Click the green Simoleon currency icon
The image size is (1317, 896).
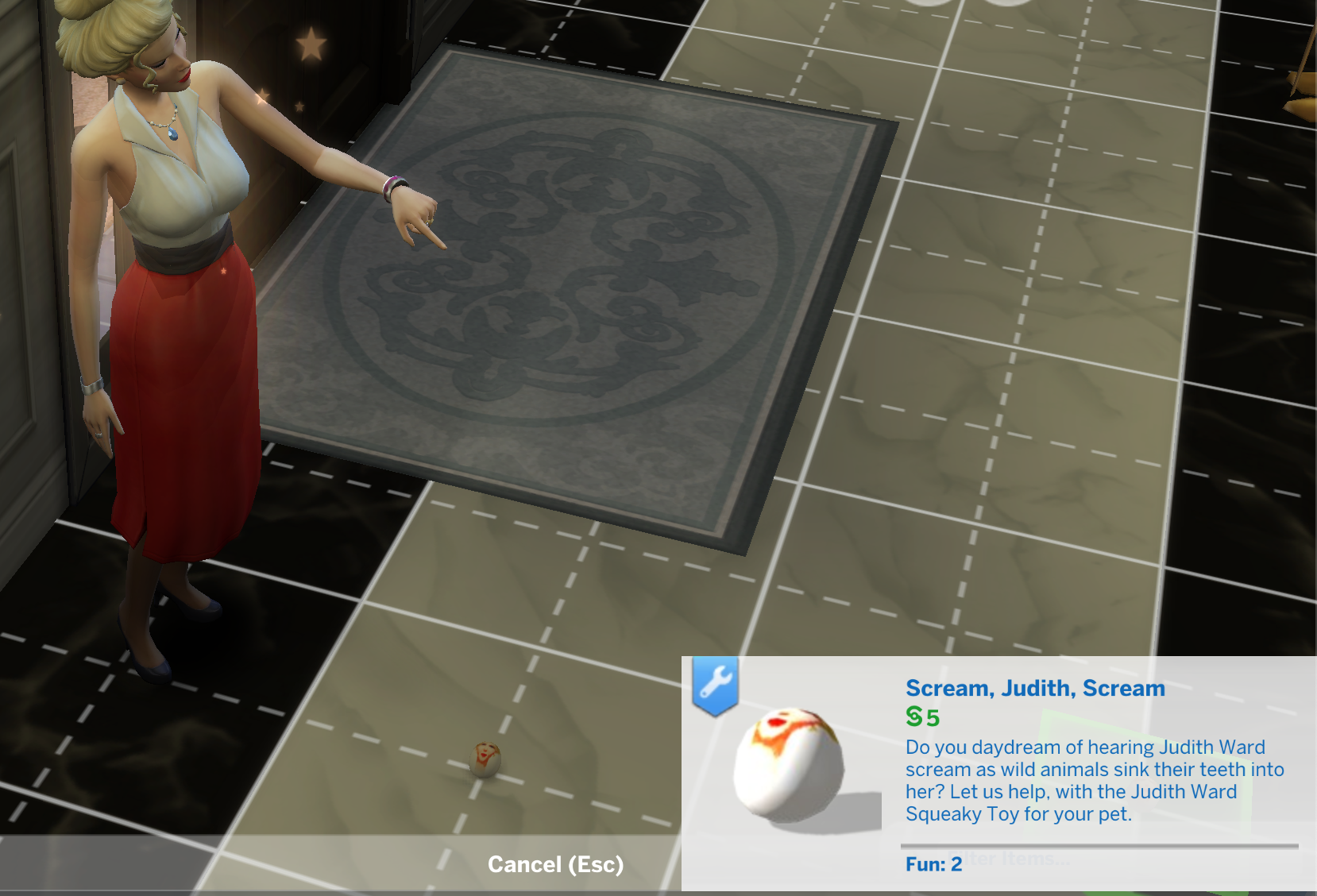tap(915, 716)
